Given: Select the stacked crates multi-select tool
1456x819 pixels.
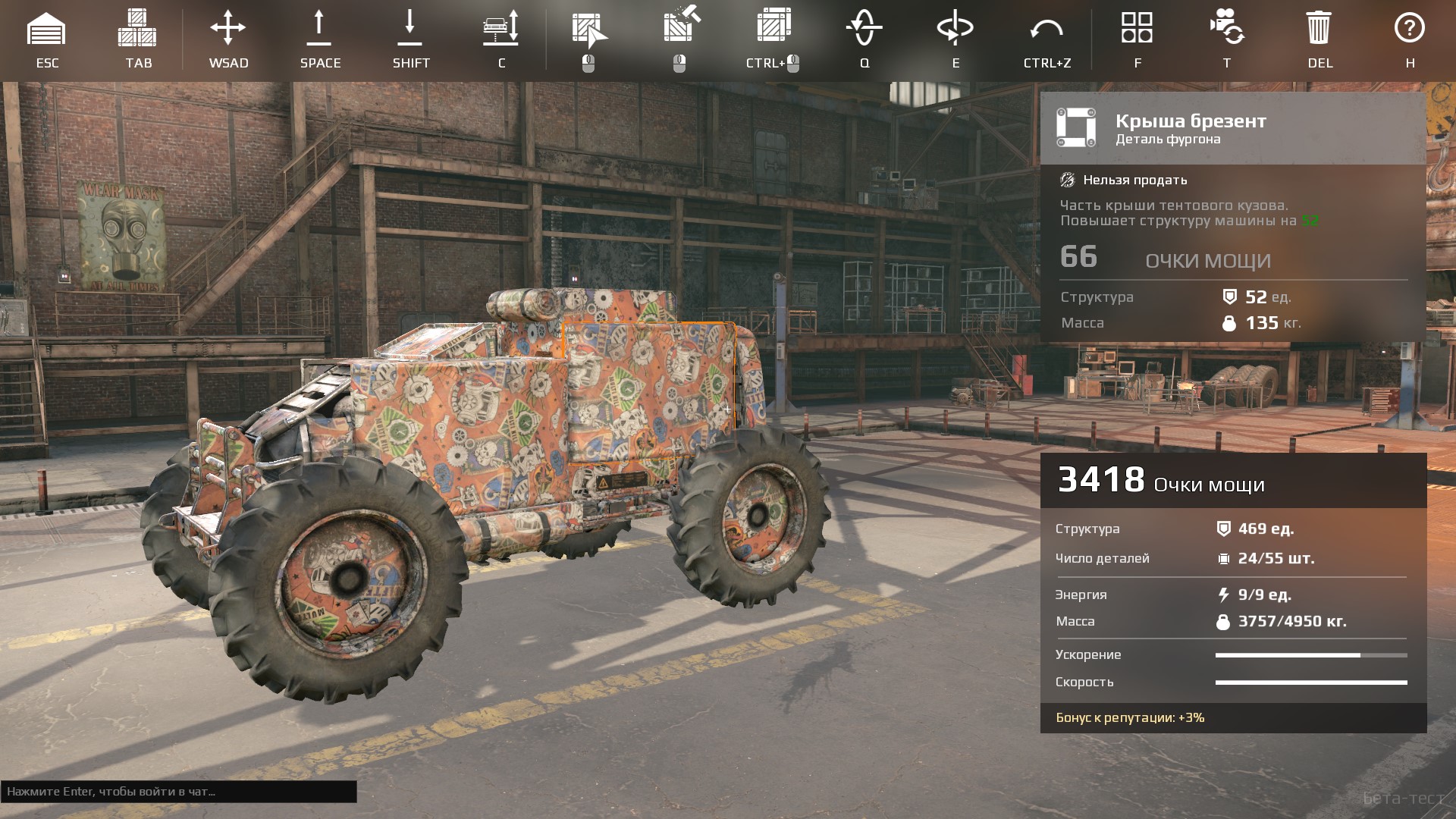Looking at the screenshot, I should pos(773,27).
